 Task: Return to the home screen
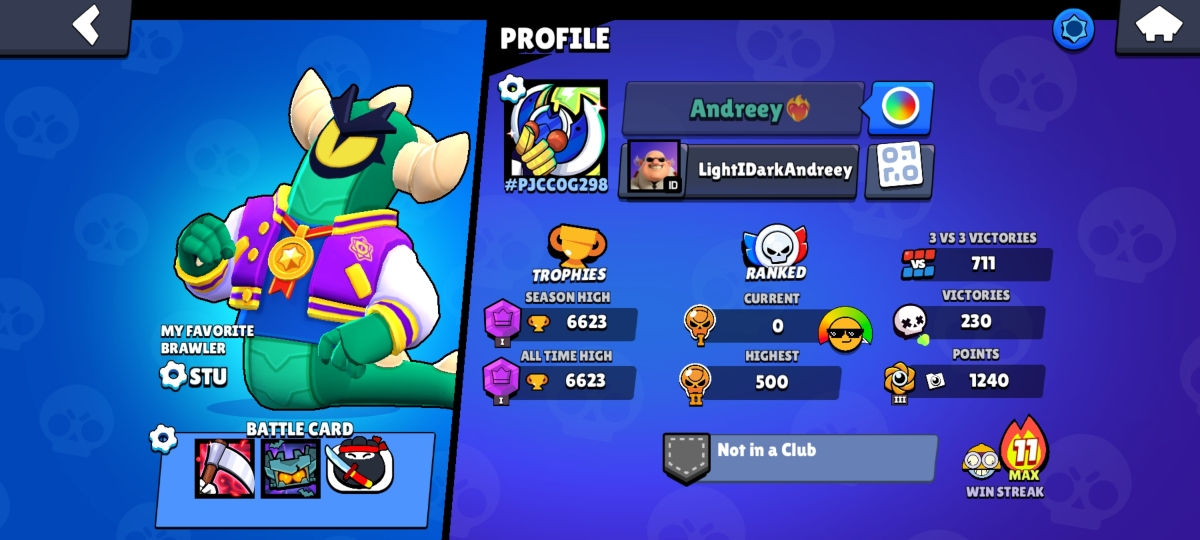coord(1157,24)
